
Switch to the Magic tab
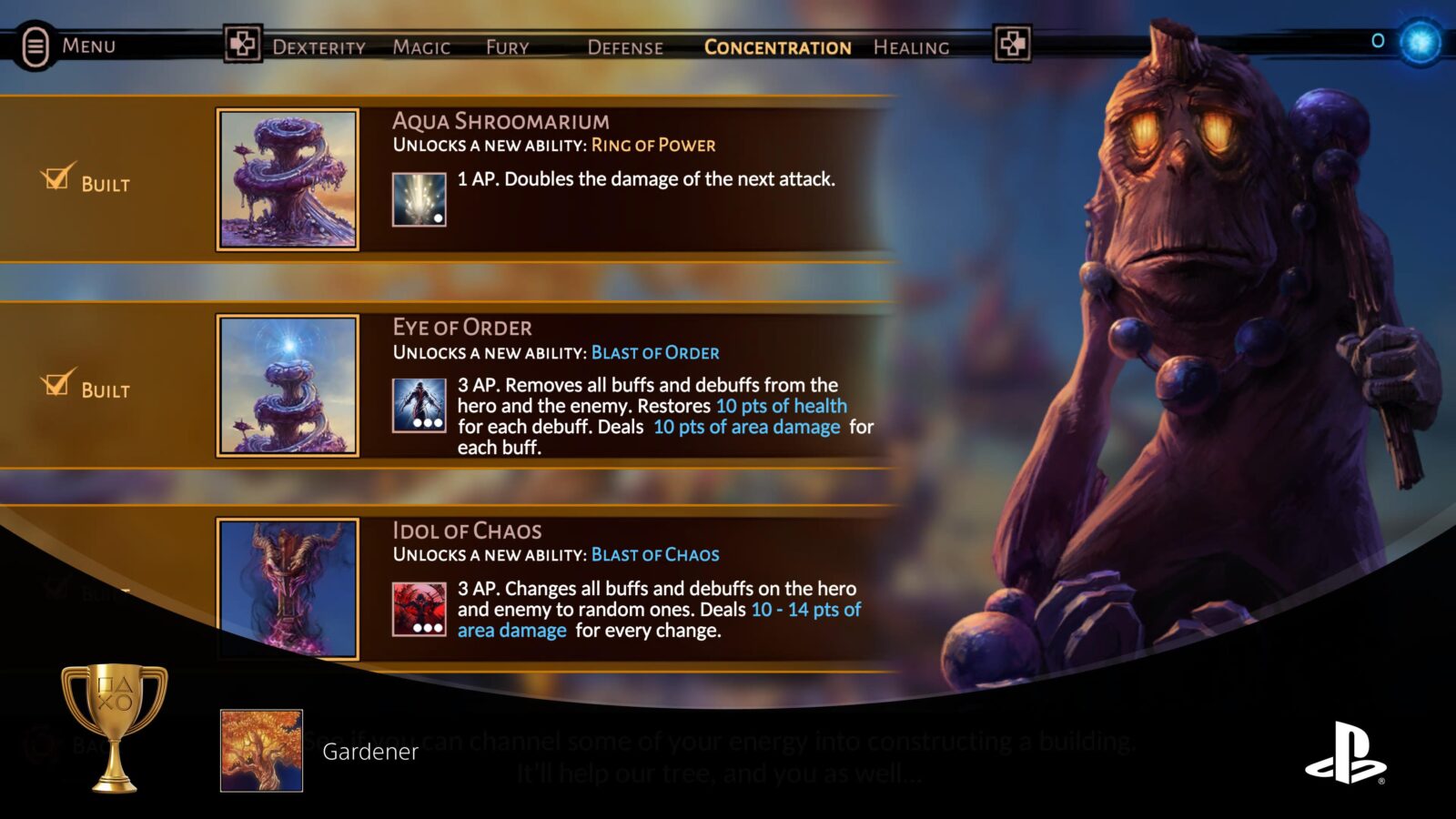pyautogui.click(x=421, y=47)
